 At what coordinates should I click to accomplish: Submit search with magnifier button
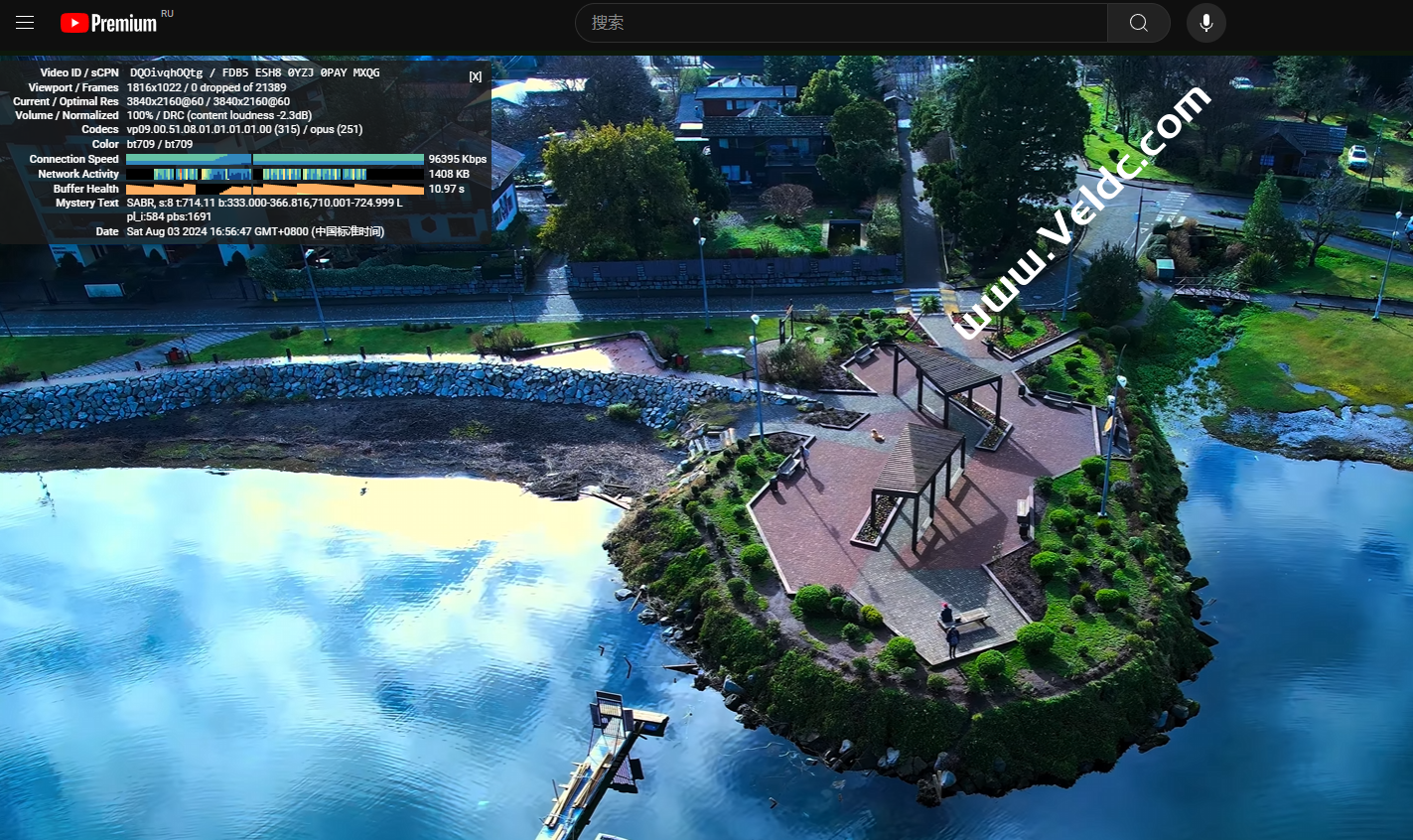pos(1139,23)
